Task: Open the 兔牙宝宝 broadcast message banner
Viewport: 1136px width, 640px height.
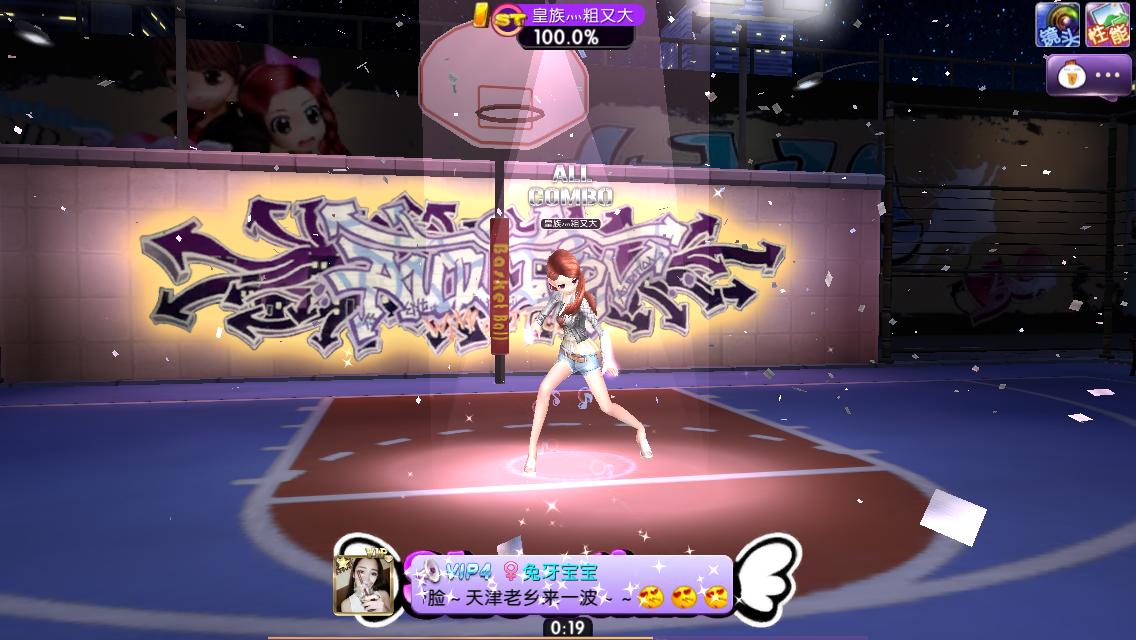Action: 571,585
